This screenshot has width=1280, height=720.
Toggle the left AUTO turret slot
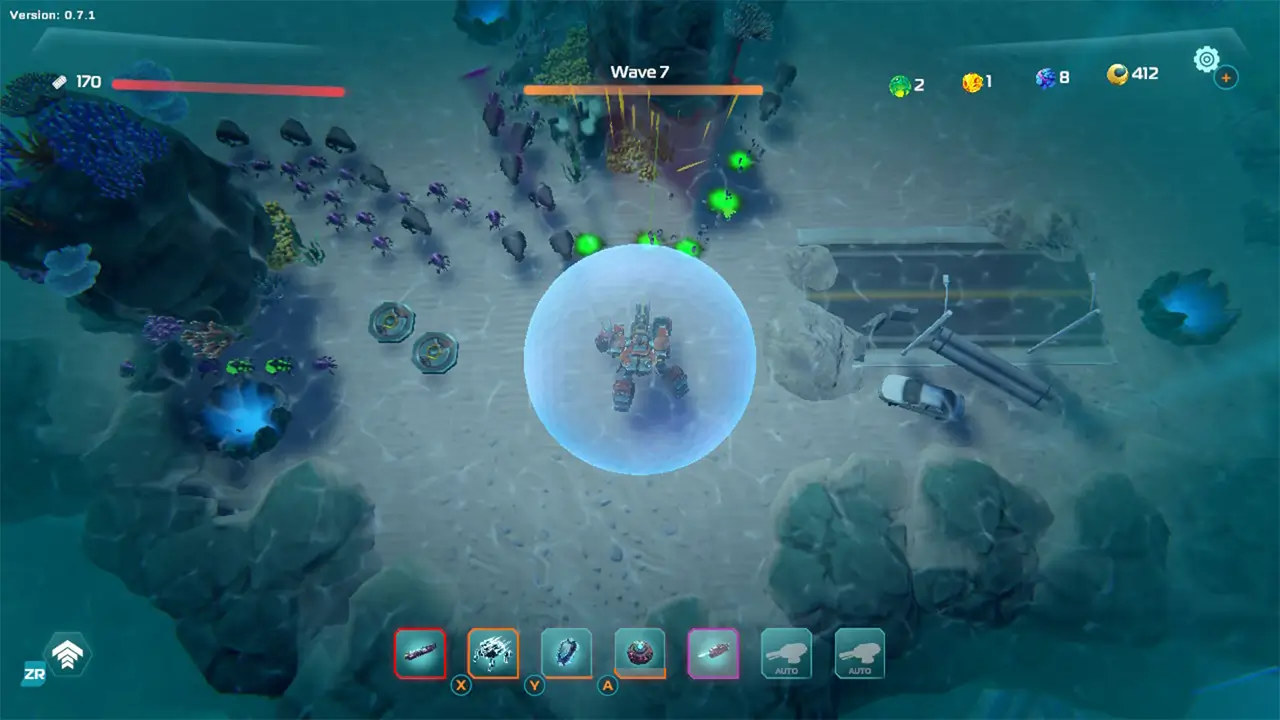click(x=786, y=653)
